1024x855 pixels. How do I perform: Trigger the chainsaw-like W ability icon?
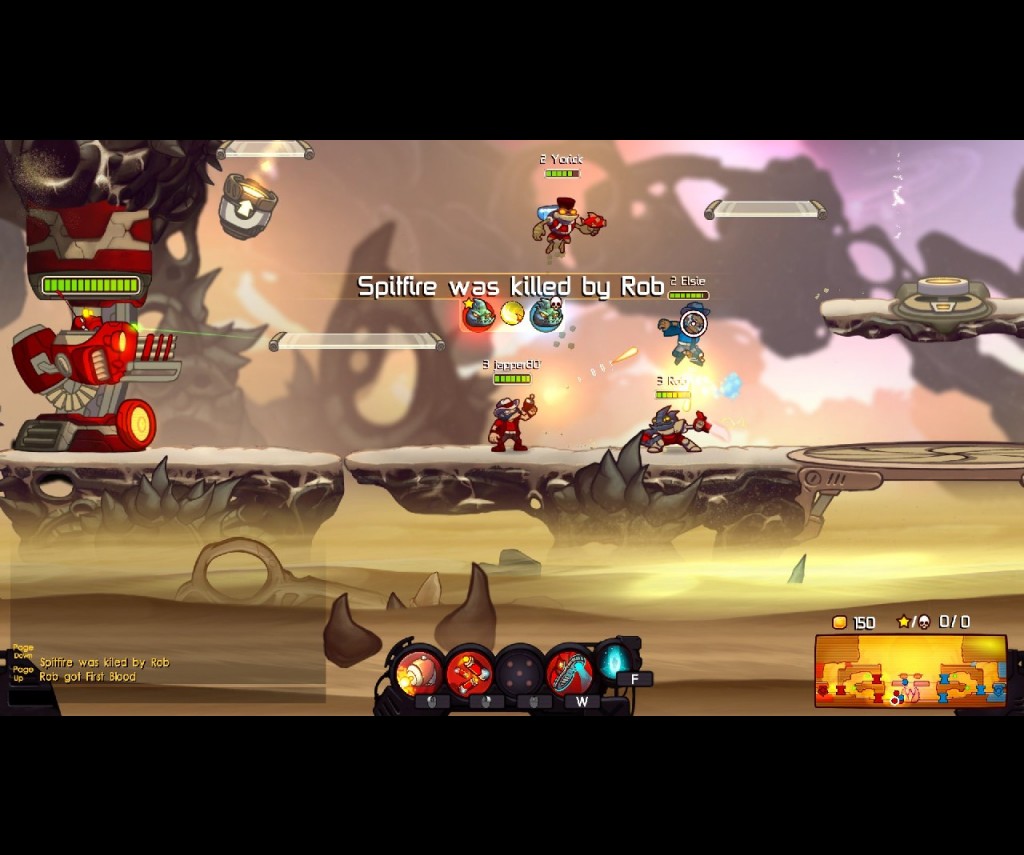coord(570,671)
